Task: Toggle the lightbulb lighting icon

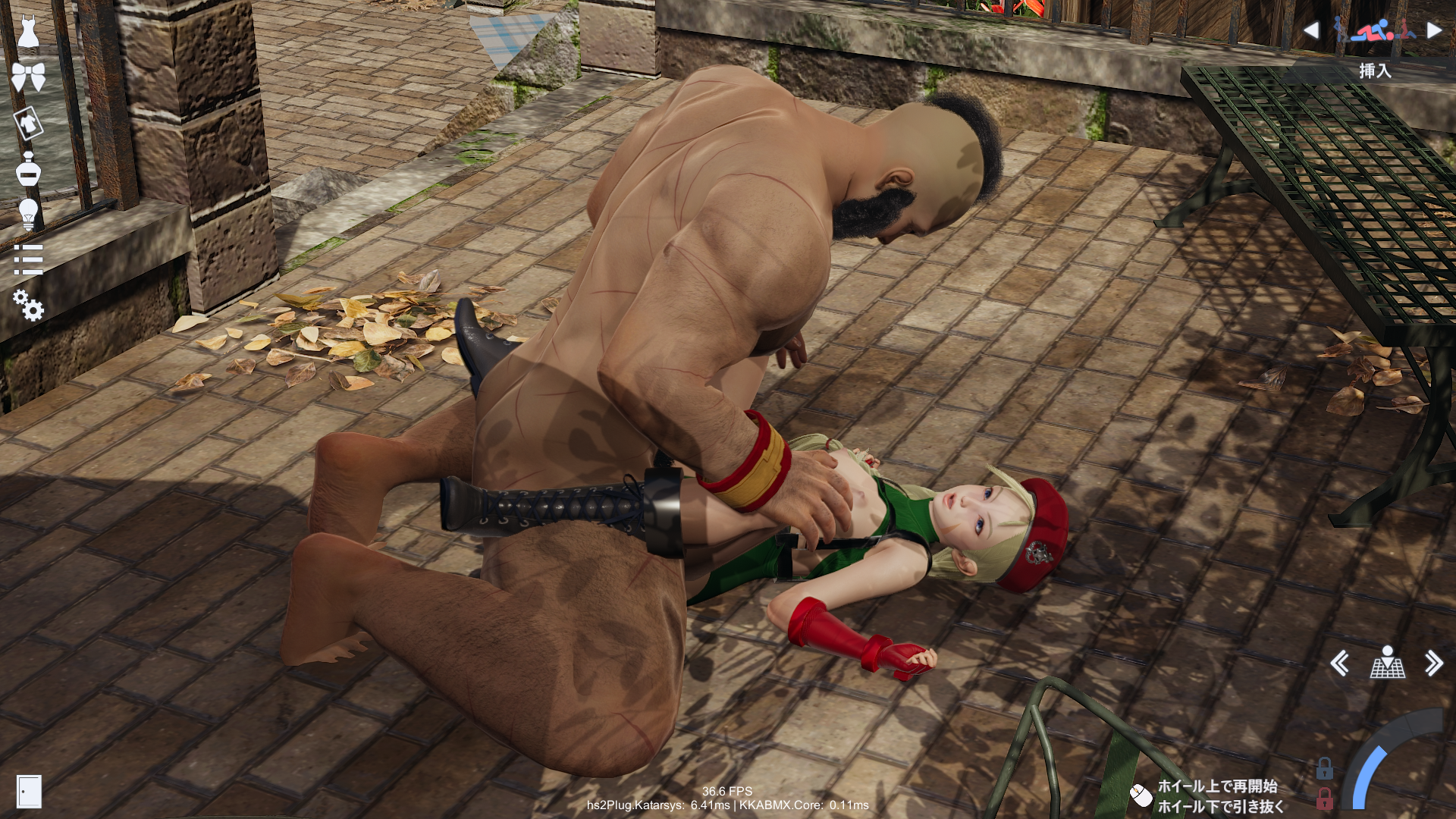Action: [x=28, y=215]
